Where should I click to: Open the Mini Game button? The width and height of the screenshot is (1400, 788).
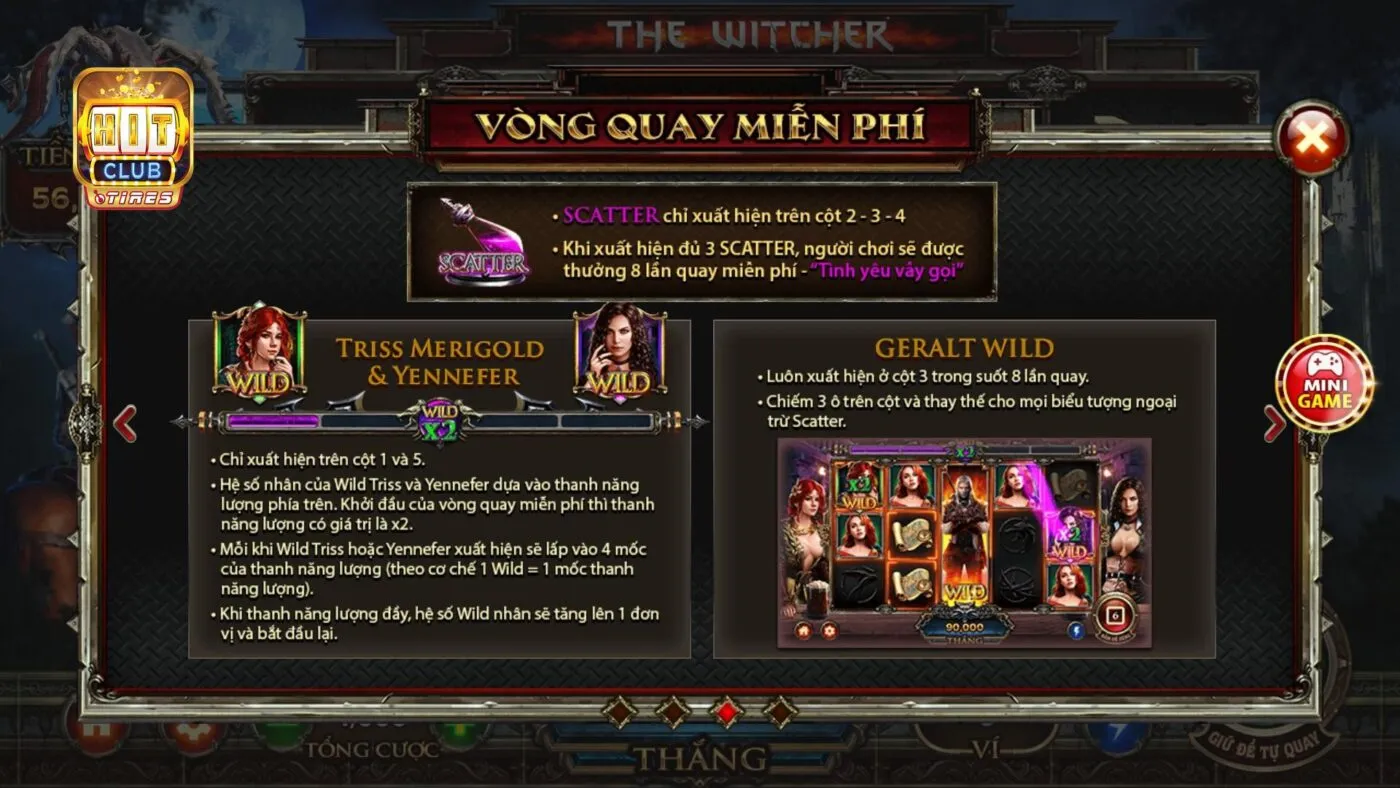pos(1324,384)
